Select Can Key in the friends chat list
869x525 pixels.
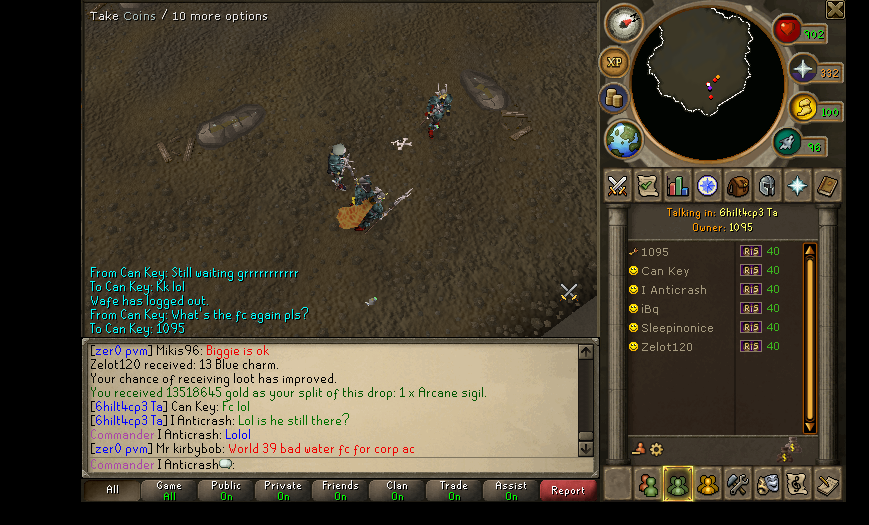[665, 271]
